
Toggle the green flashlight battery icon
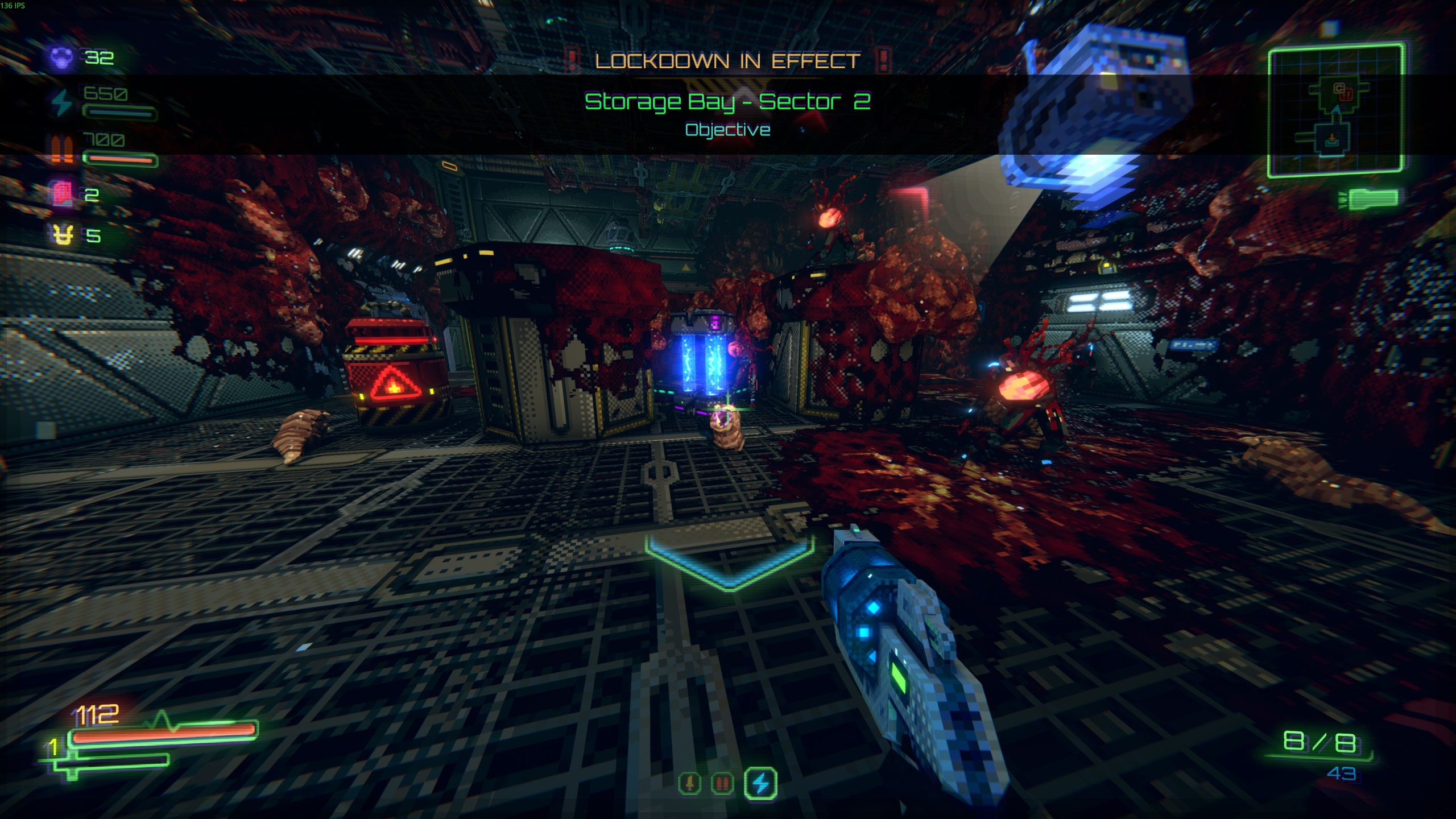pyautogui.click(x=1372, y=199)
